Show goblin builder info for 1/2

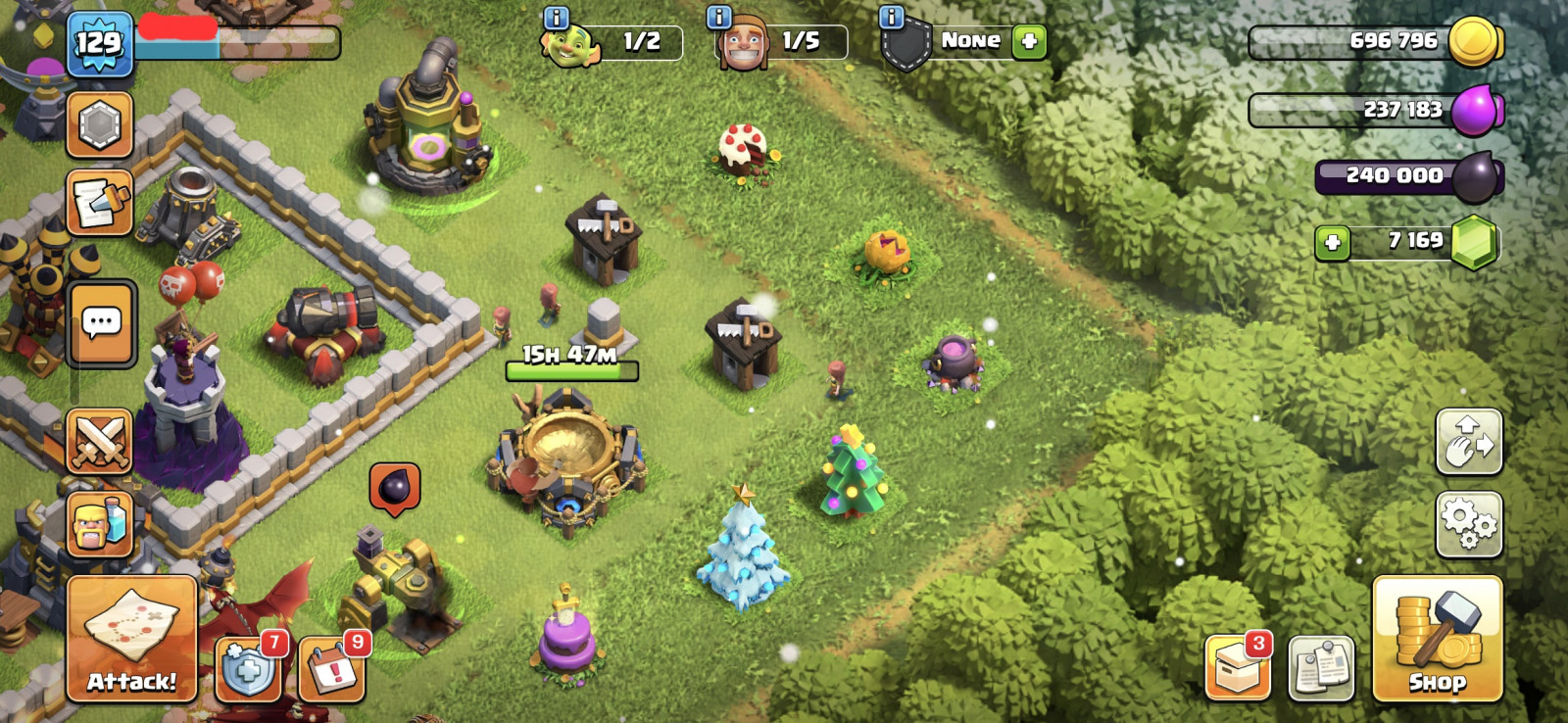coord(556,17)
